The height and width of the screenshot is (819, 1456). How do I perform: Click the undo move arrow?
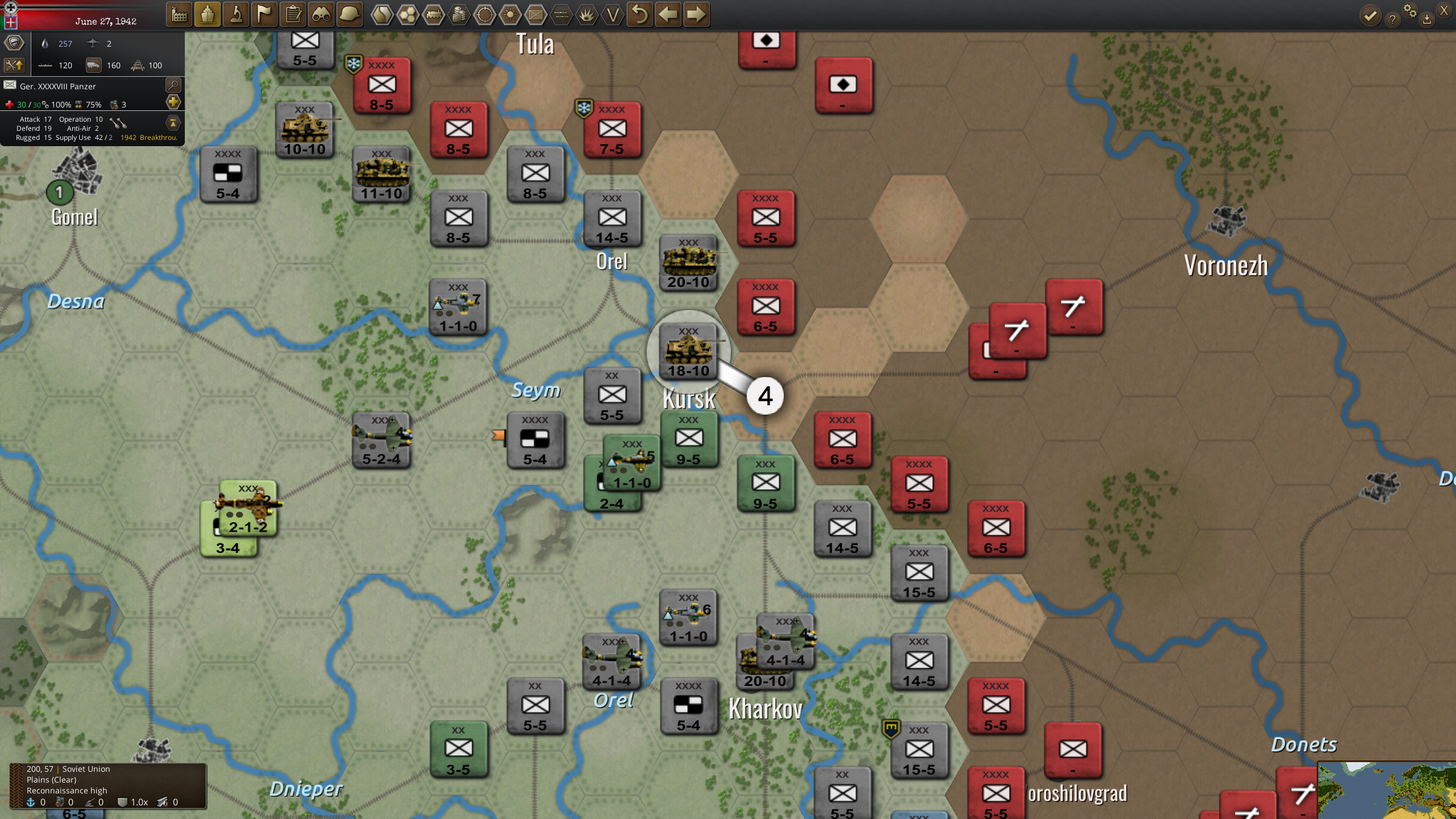point(640,15)
